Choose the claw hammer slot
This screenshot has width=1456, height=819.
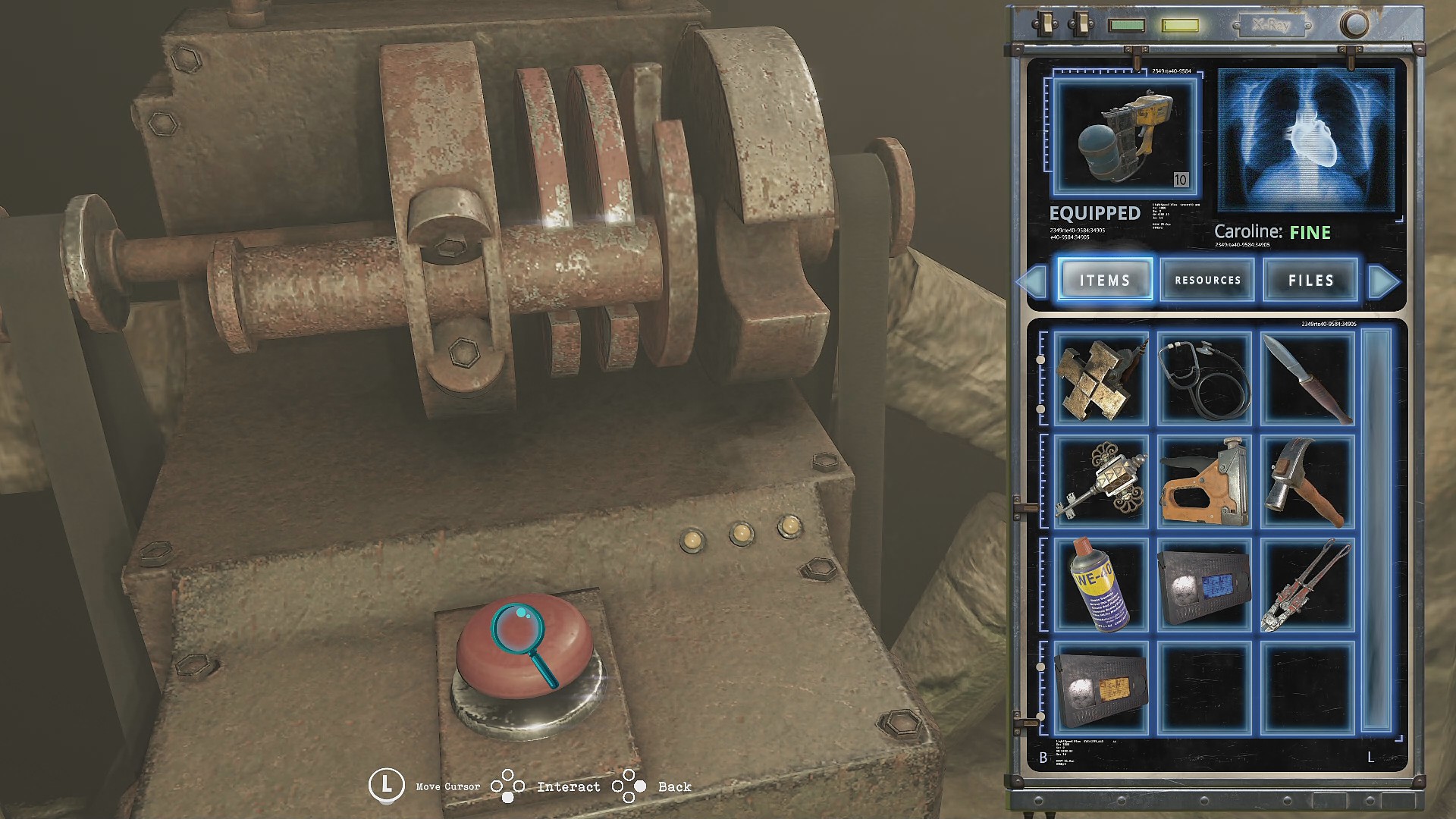pos(1308,482)
